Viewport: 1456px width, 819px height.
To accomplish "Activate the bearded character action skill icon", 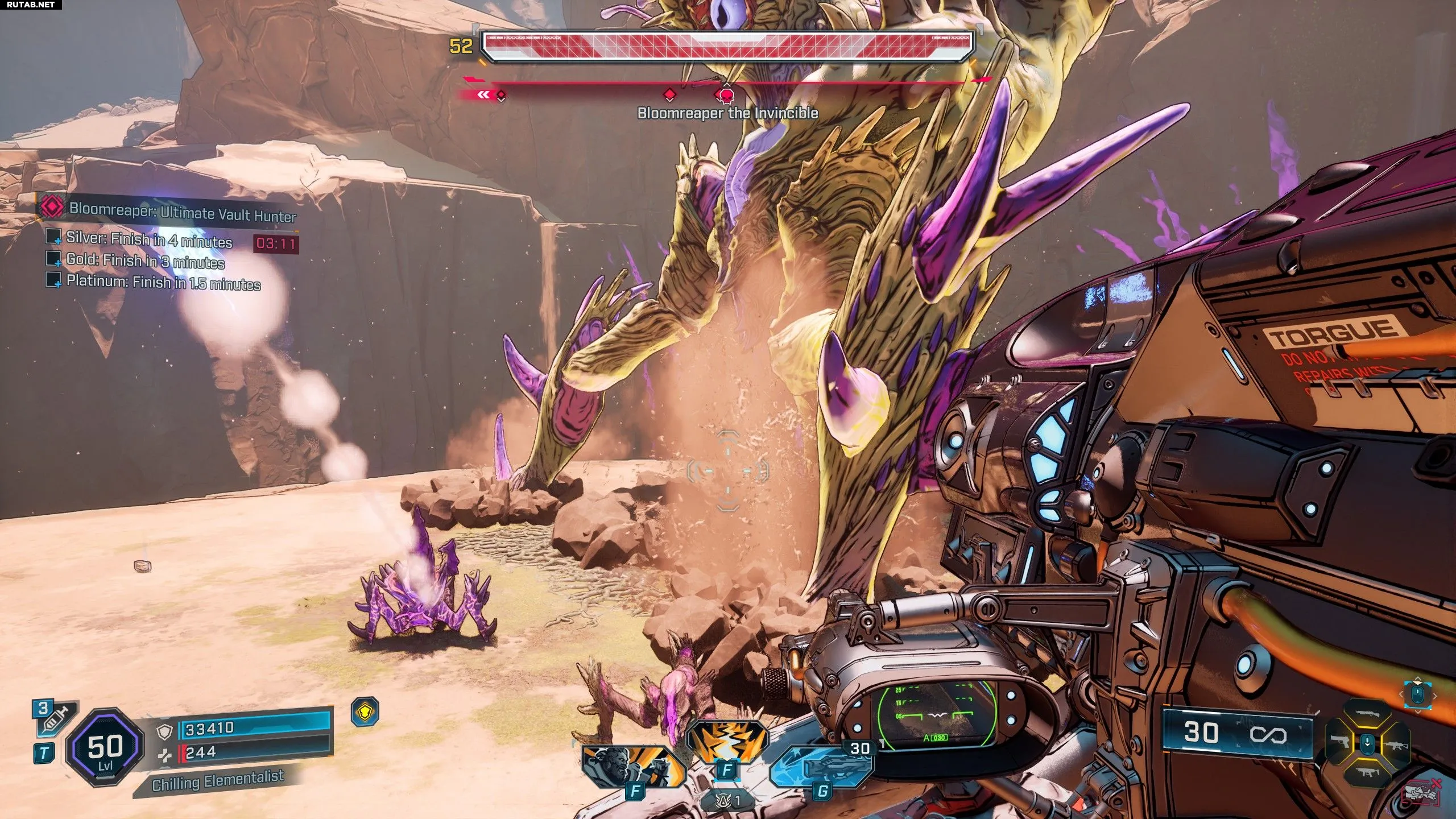I will click(632, 766).
